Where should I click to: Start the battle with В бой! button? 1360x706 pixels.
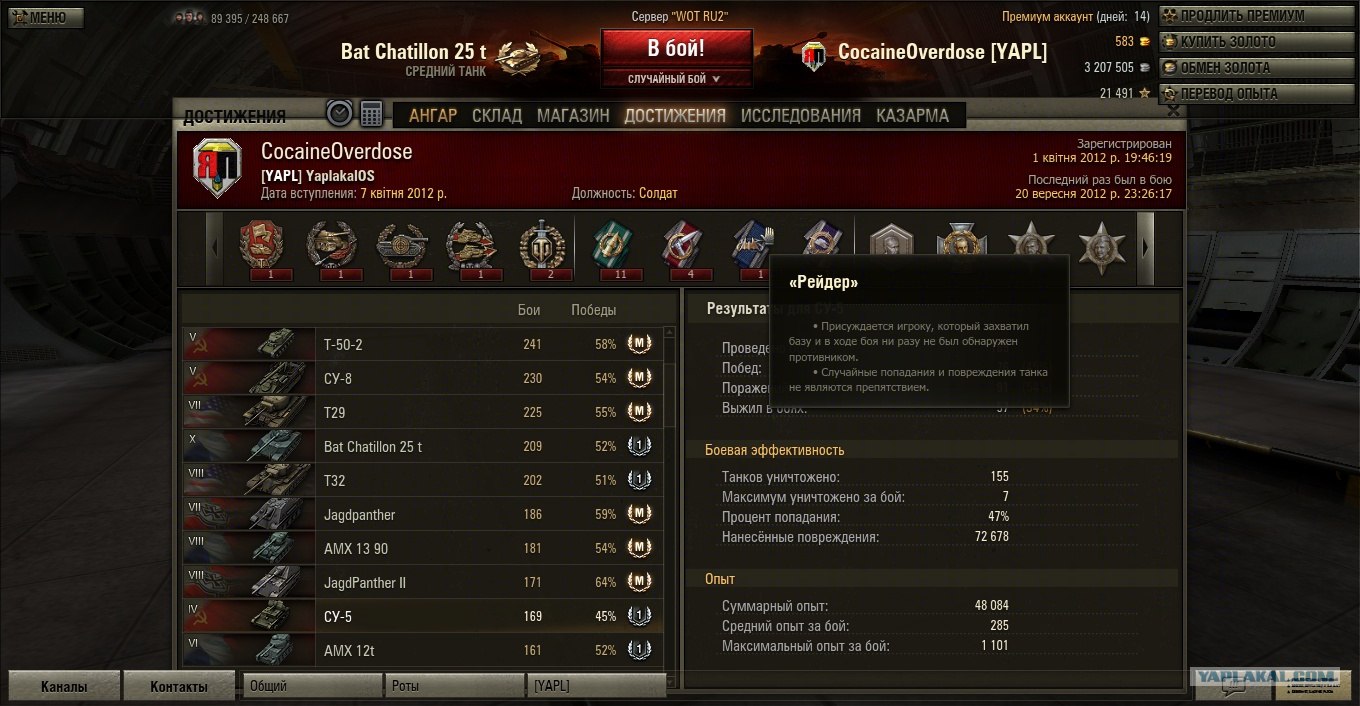(676, 48)
